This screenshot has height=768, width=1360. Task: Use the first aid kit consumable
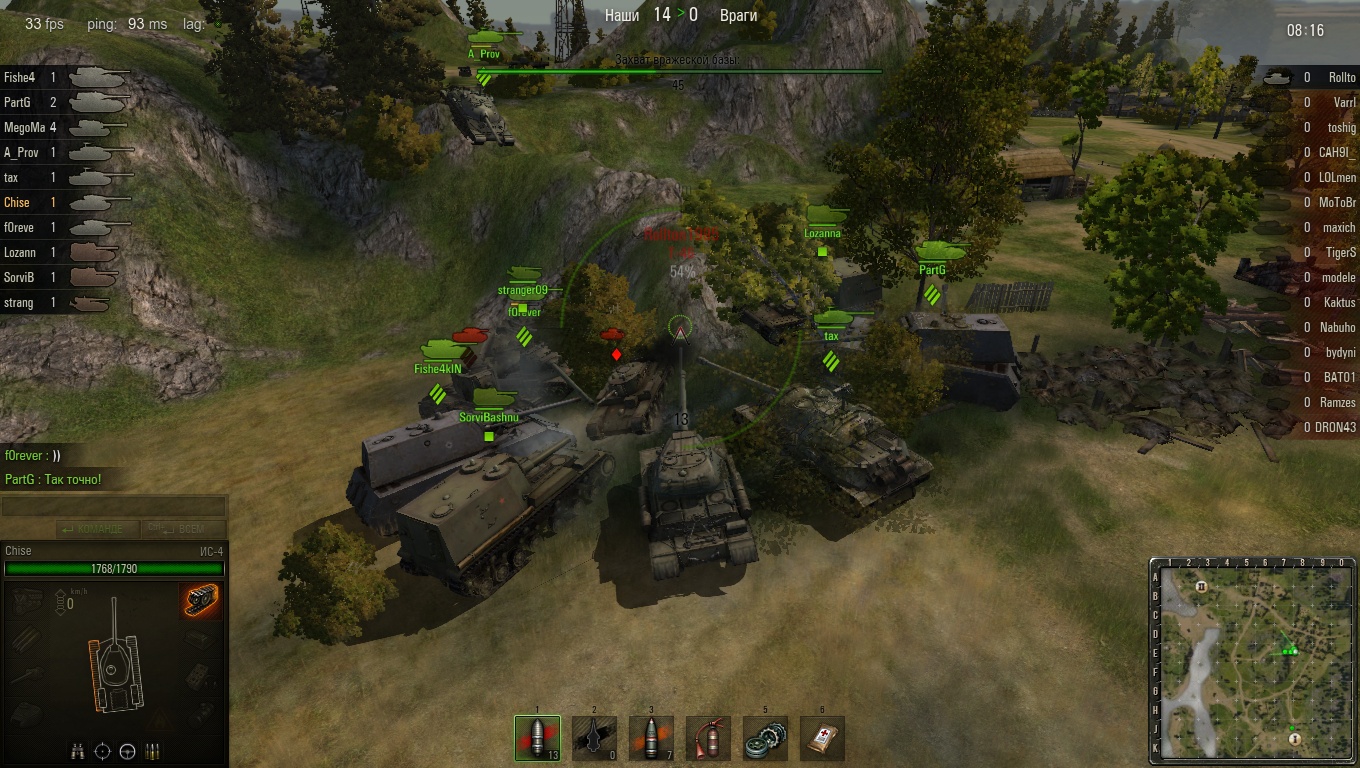coord(822,738)
